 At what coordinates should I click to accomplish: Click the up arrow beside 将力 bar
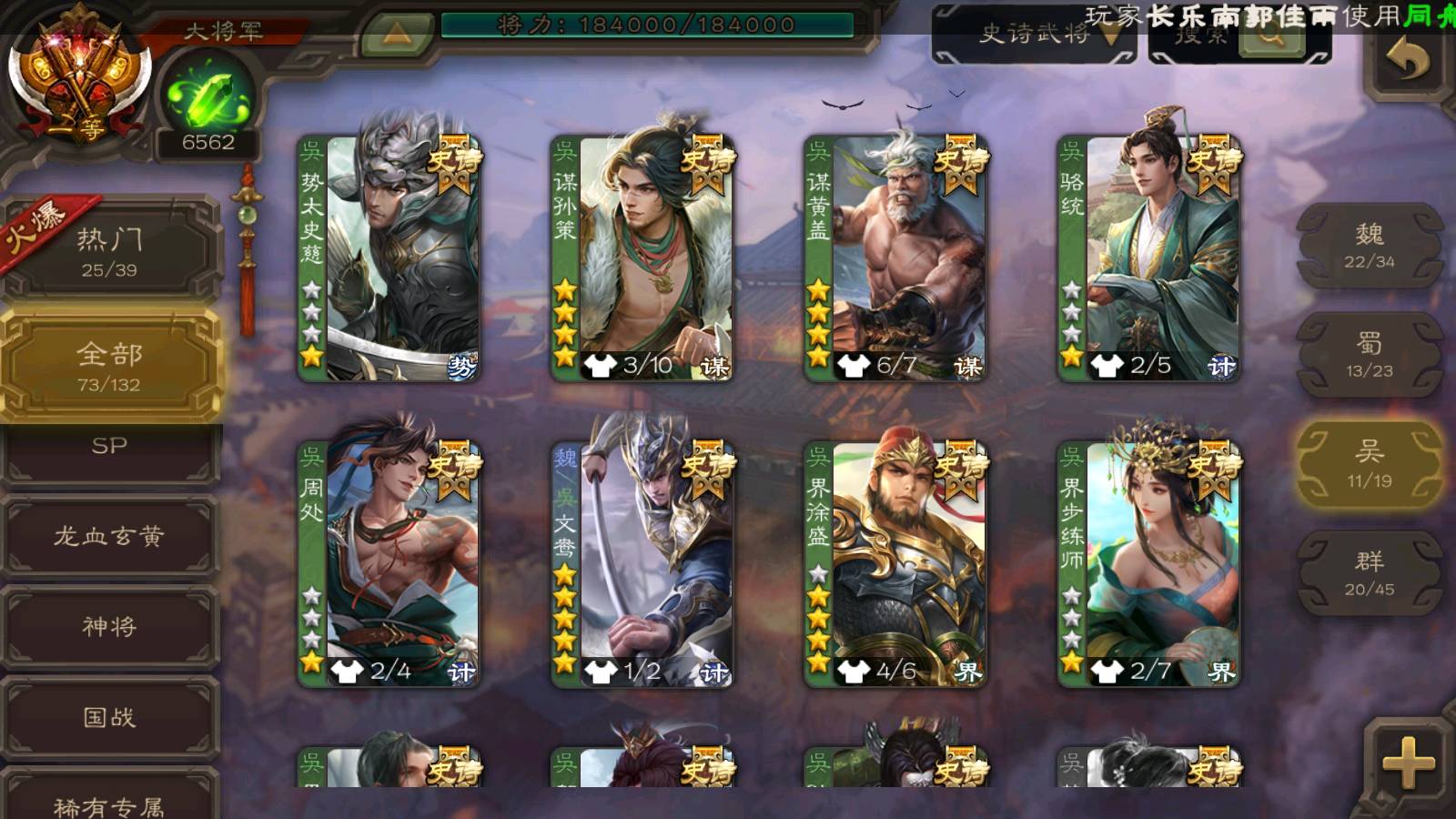click(x=396, y=34)
